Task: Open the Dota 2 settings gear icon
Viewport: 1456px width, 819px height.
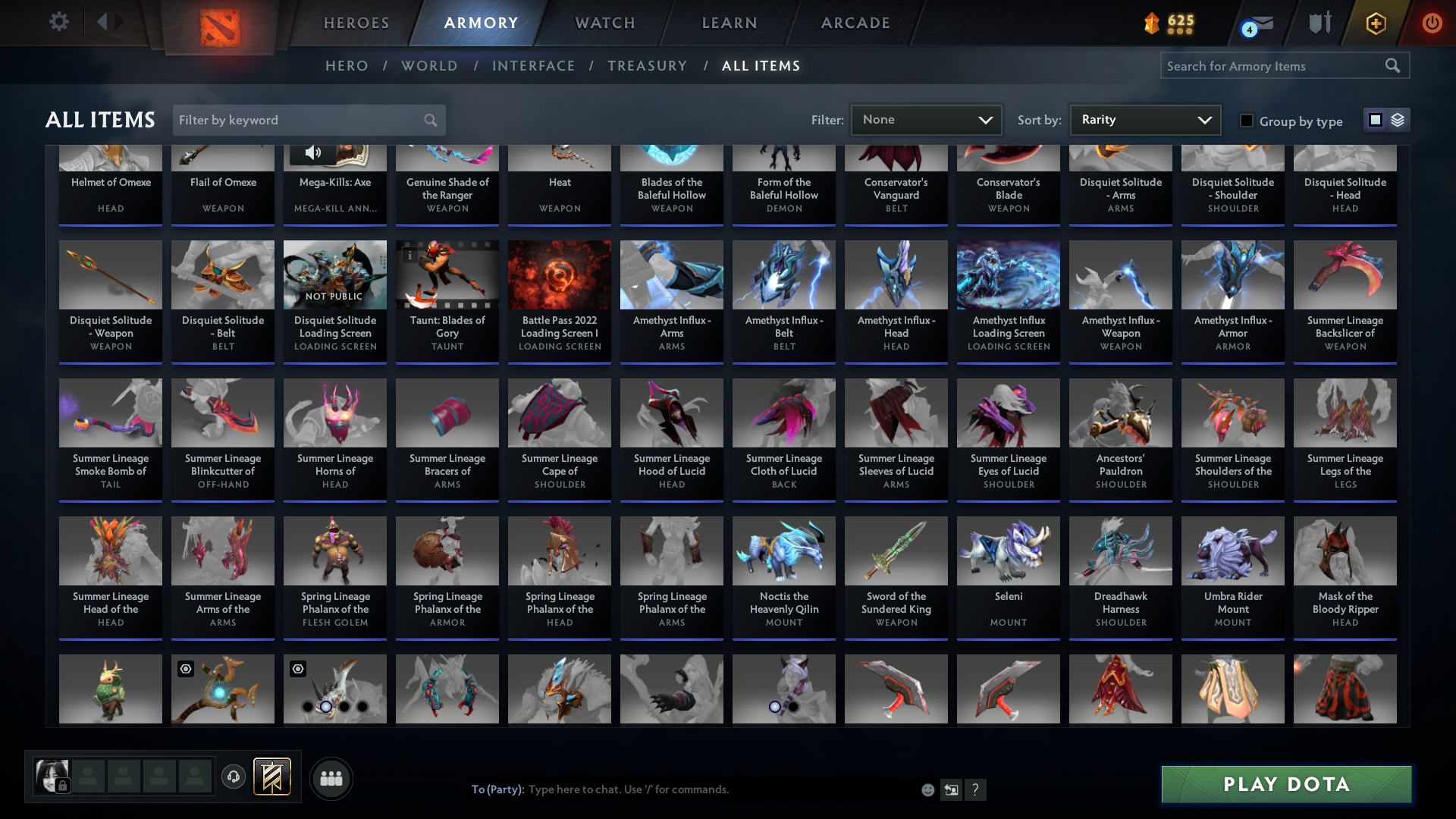Action: click(59, 22)
